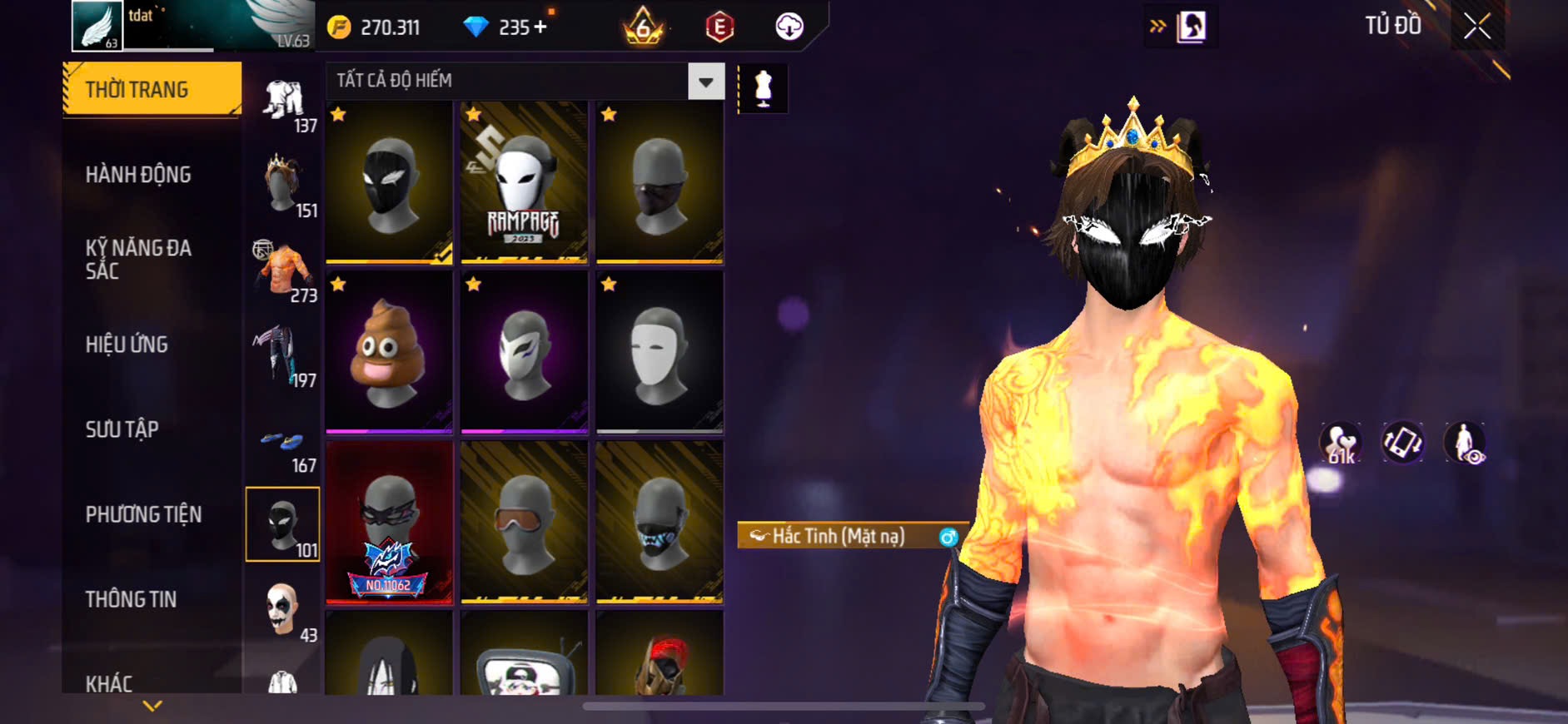
Task: Choose the poop emoji head item
Action: click(389, 352)
